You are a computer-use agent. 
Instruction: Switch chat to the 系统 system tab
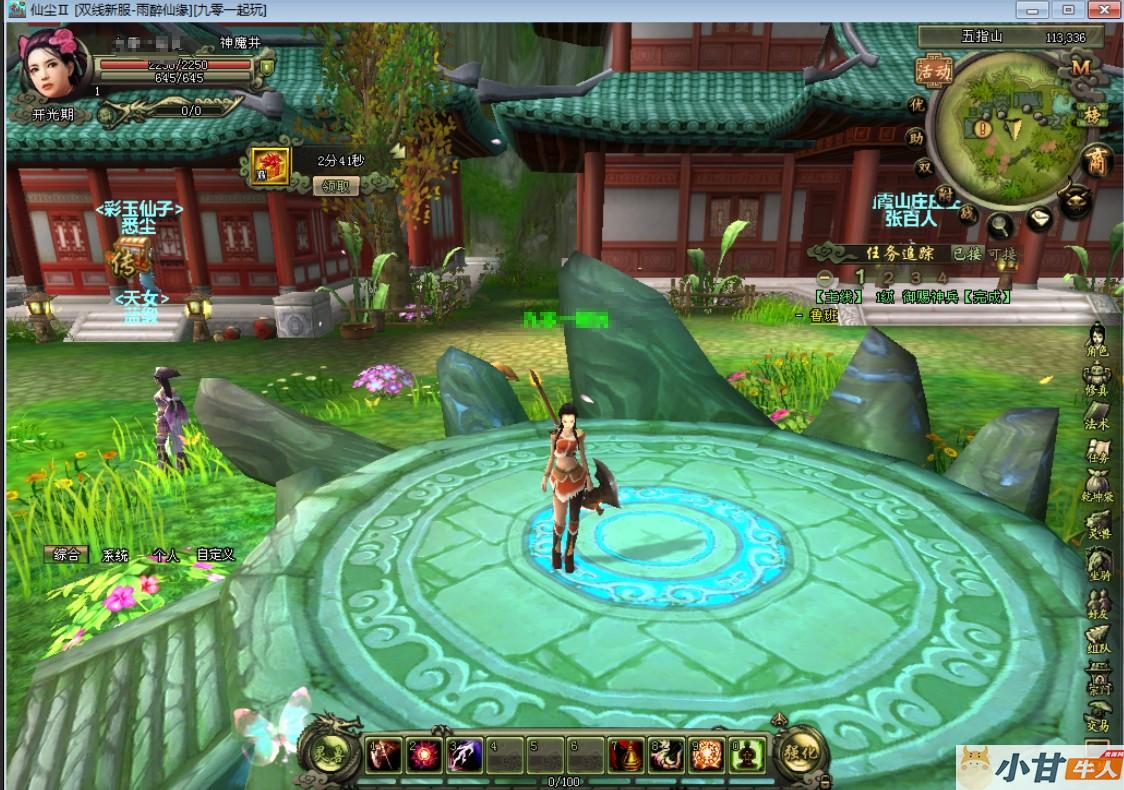pyautogui.click(x=115, y=555)
